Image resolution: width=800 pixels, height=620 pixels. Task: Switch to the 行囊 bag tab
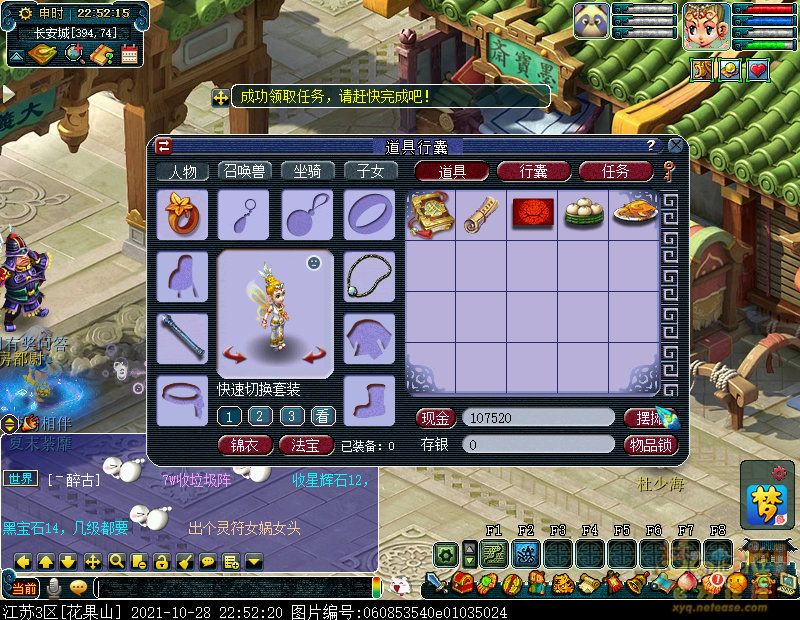click(x=534, y=171)
